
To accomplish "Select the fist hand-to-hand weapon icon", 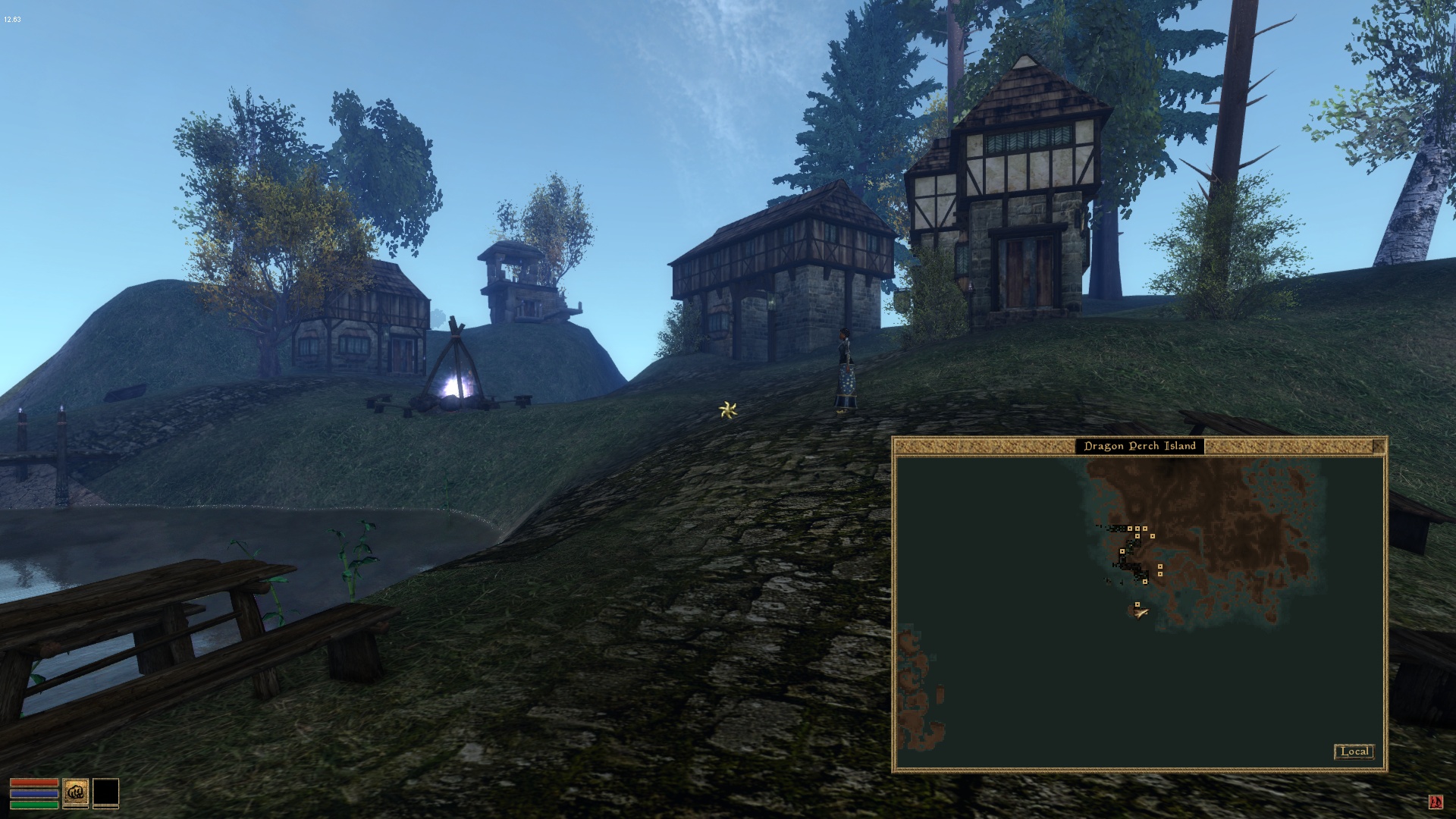I will click(x=76, y=792).
